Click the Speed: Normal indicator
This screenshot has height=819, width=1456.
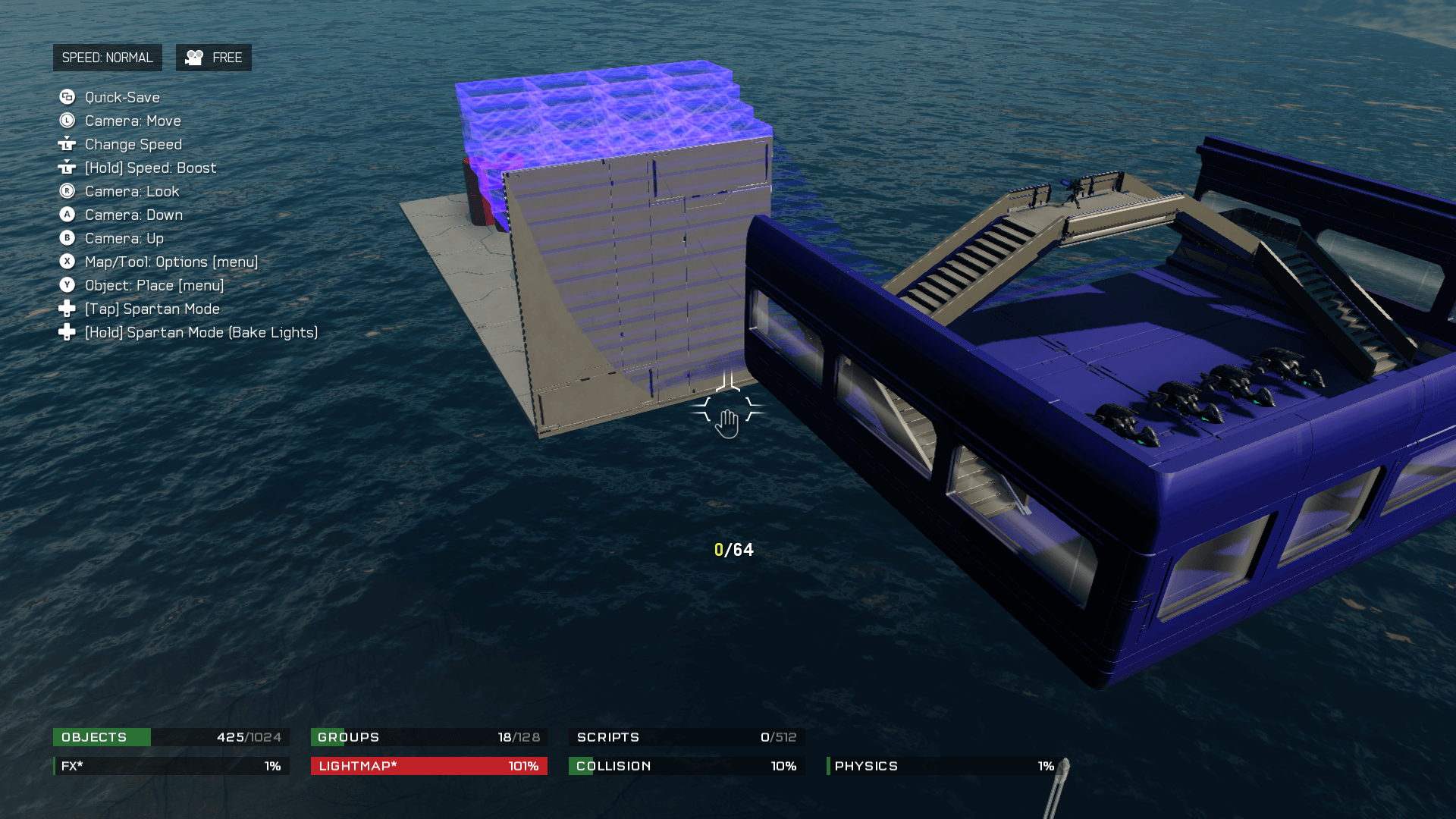[107, 58]
